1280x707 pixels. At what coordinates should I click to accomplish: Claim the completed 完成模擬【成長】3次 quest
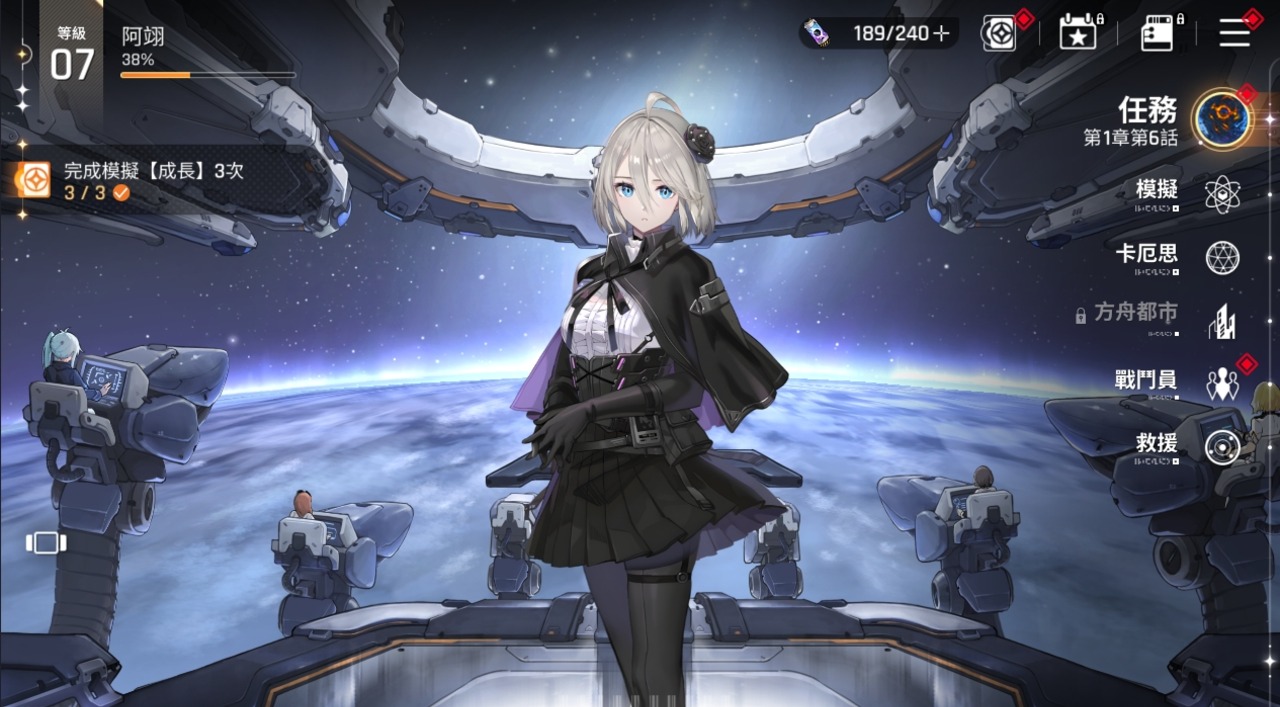tap(150, 181)
